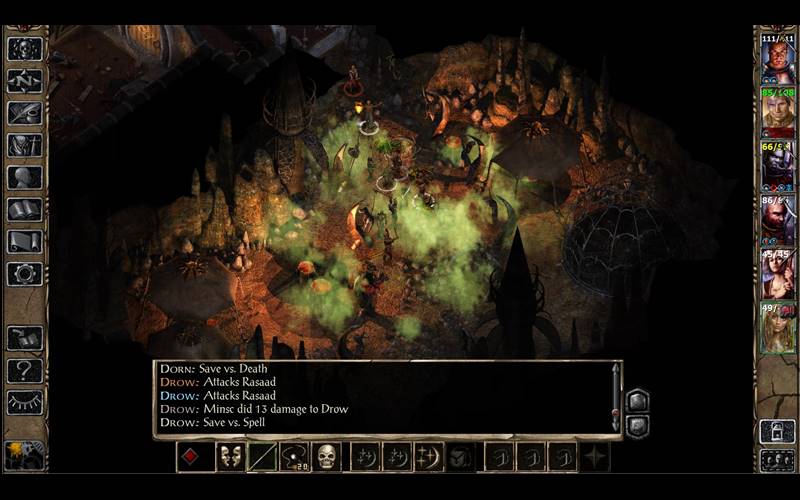Select the red diamond action slot
The image size is (800, 500).
192,457
